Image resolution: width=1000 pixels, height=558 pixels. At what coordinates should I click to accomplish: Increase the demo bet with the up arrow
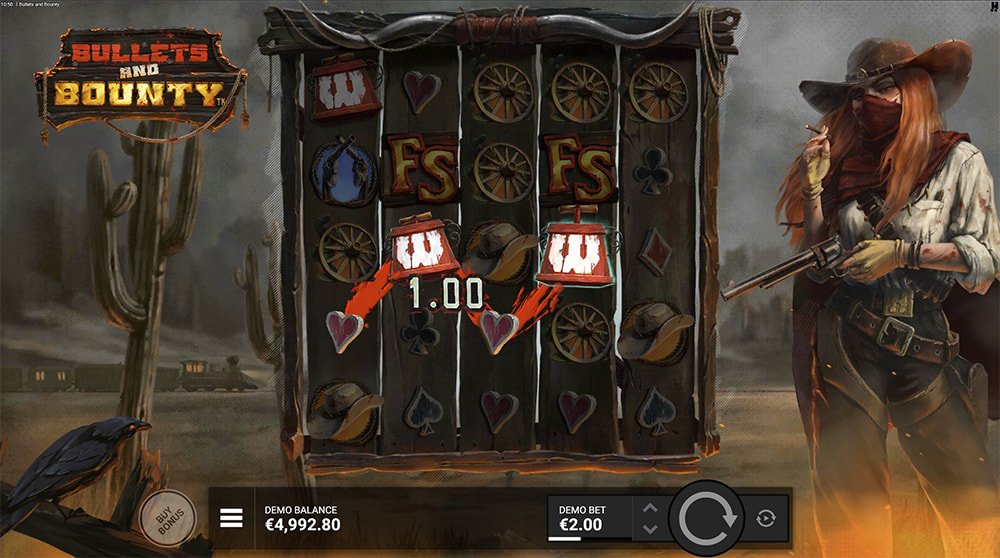pos(649,508)
